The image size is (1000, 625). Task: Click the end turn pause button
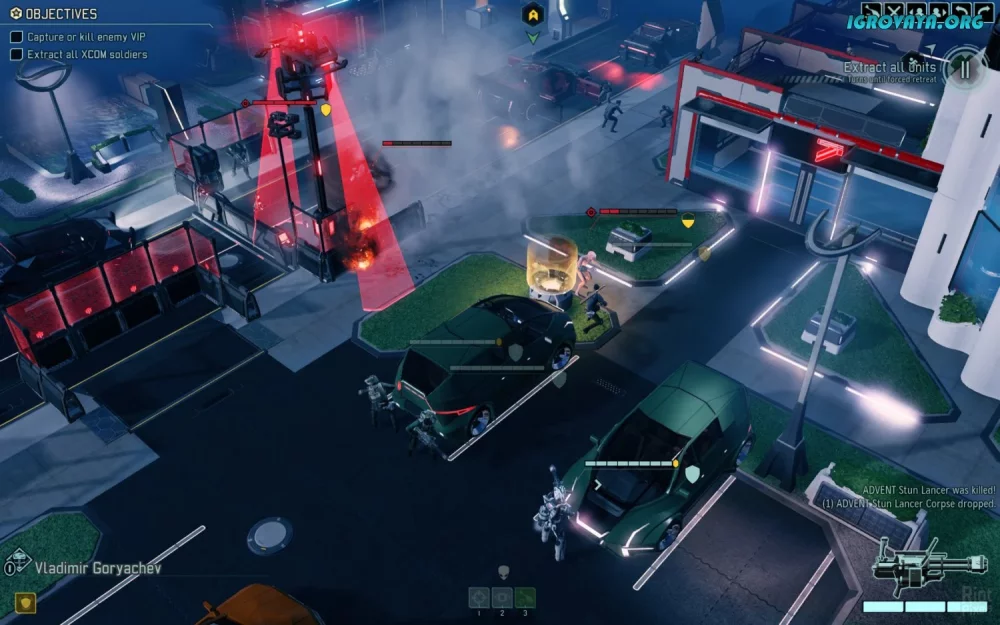click(x=964, y=69)
